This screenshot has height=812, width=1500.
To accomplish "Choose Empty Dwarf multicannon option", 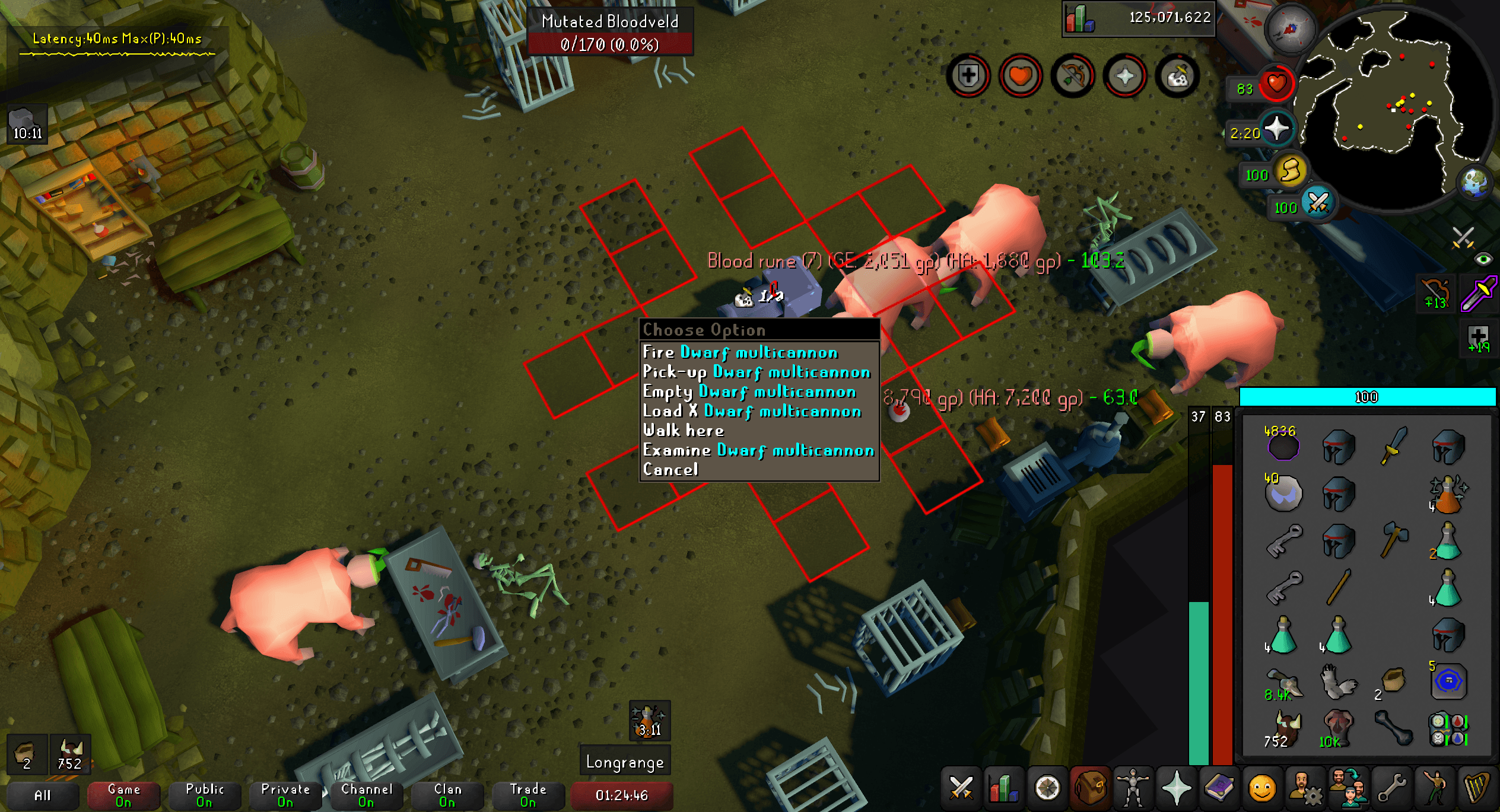I will tap(749, 392).
